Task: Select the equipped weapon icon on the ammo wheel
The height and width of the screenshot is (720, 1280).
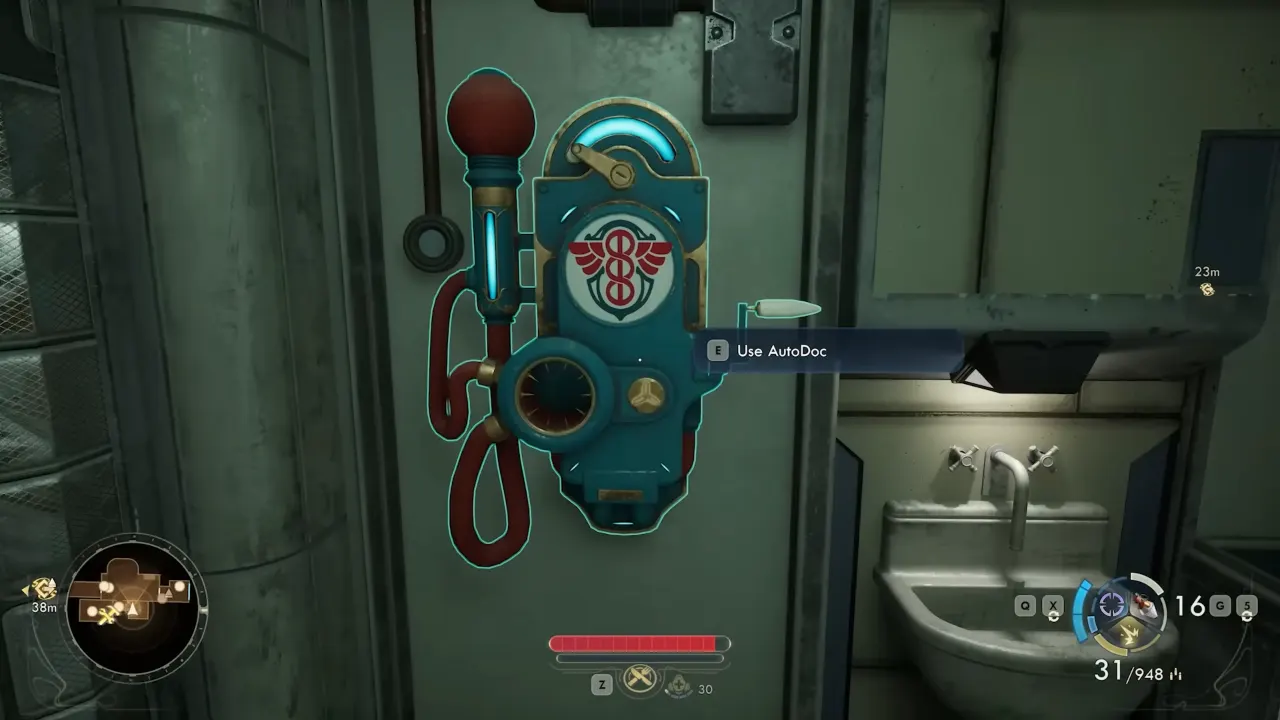Action: tap(1145, 605)
